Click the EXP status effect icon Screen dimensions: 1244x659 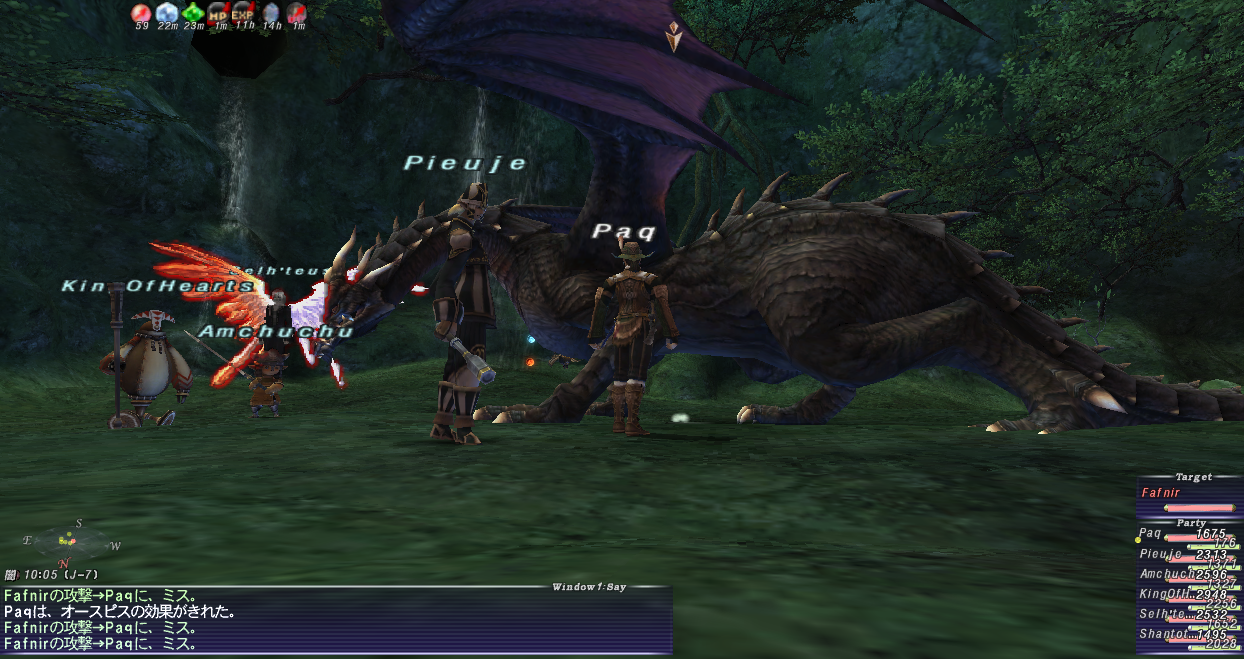coord(244,13)
